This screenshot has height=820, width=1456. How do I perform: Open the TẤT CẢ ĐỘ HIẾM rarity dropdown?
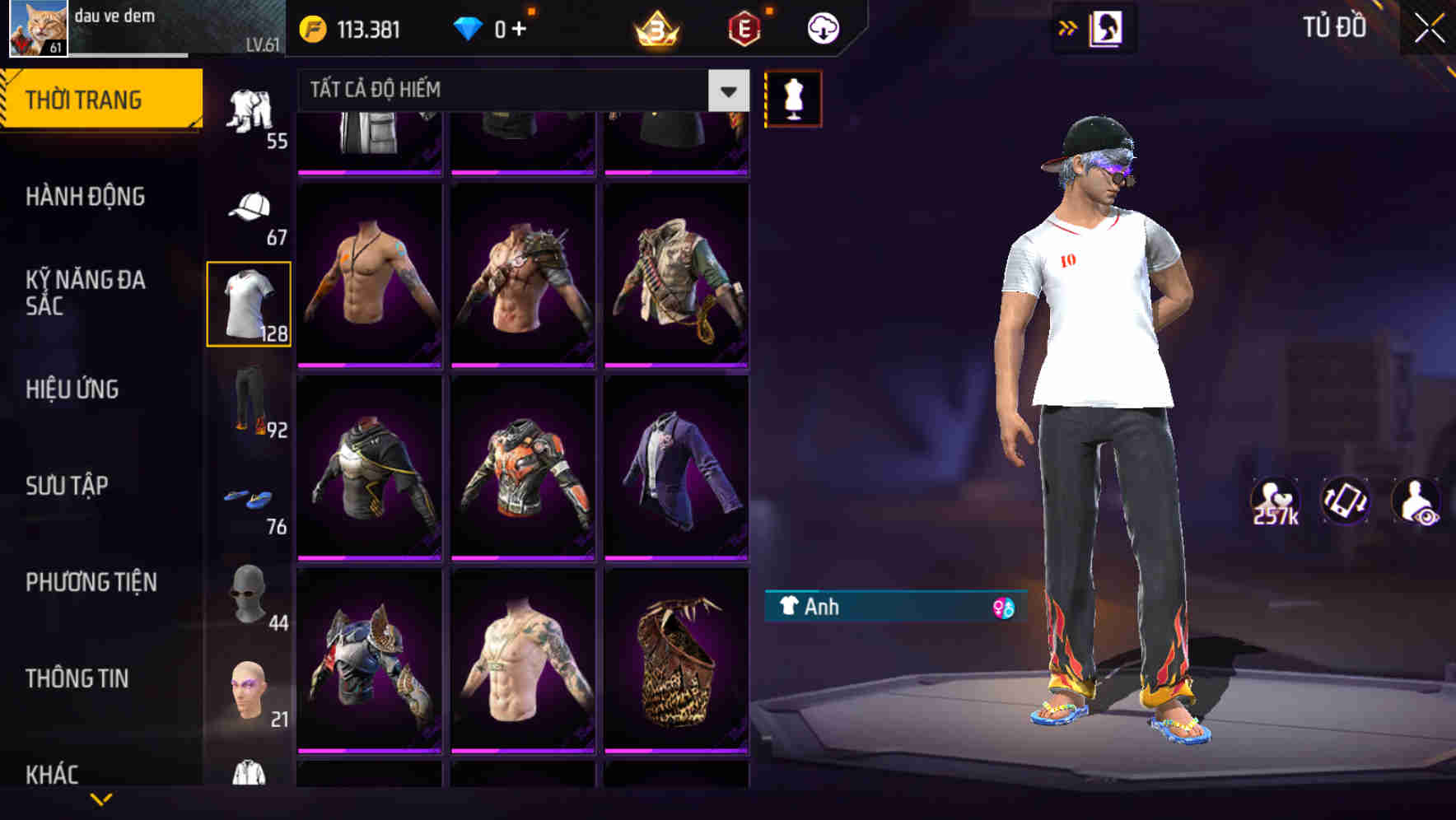[511, 91]
